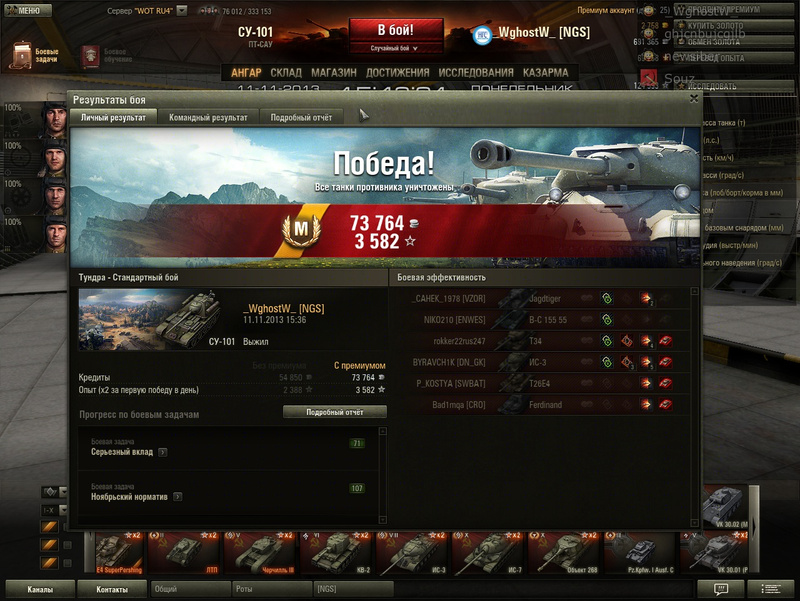Screen dimensions: 800x601
Task: Go to the Достижения tab
Action: coord(397,73)
